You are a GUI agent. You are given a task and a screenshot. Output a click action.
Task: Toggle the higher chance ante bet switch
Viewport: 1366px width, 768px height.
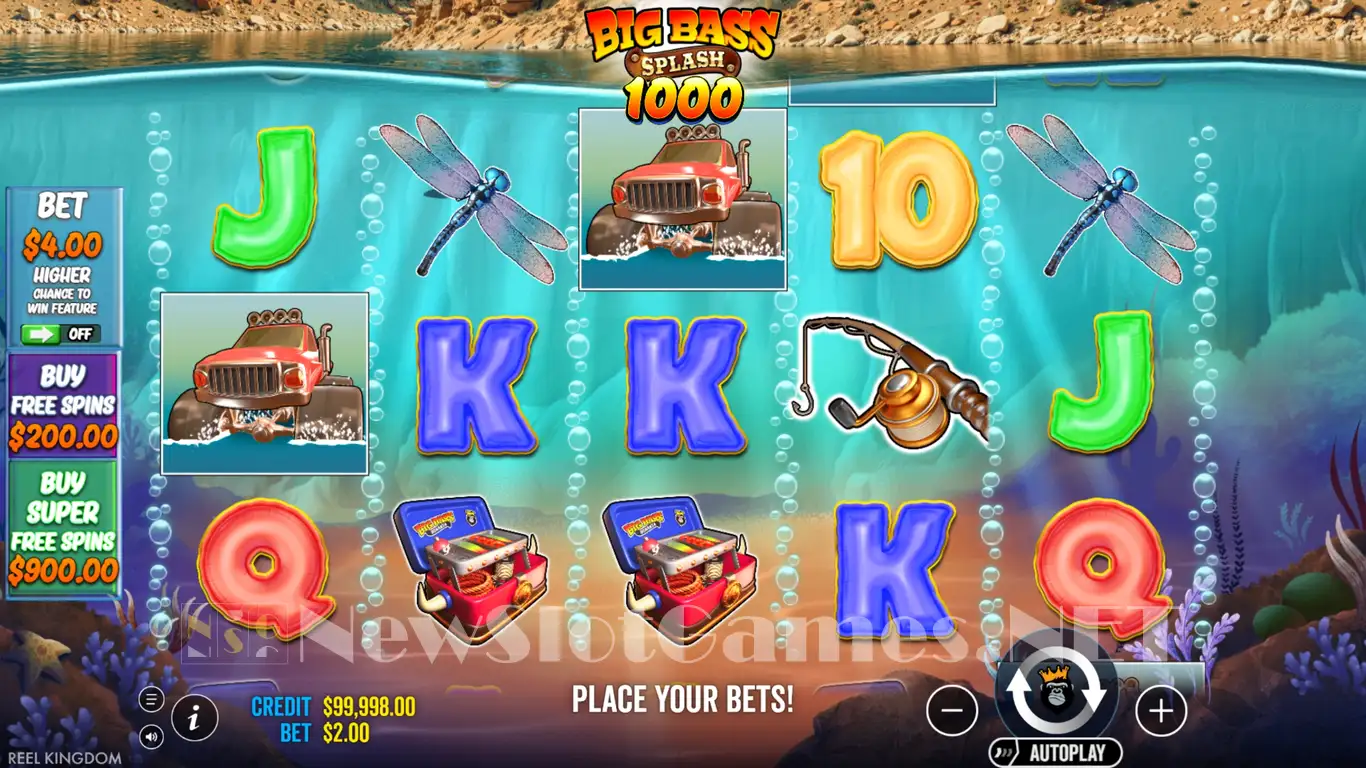pyautogui.click(x=61, y=334)
